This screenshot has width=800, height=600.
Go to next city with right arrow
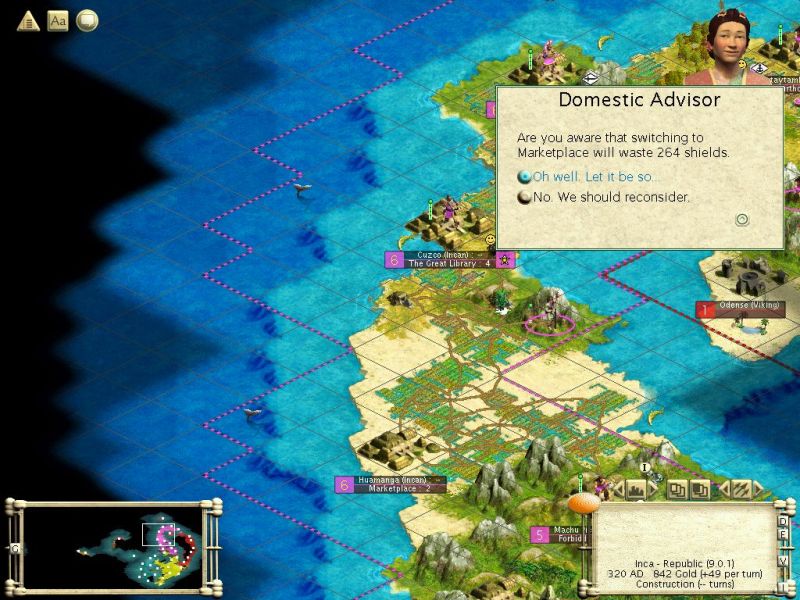[654, 489]
